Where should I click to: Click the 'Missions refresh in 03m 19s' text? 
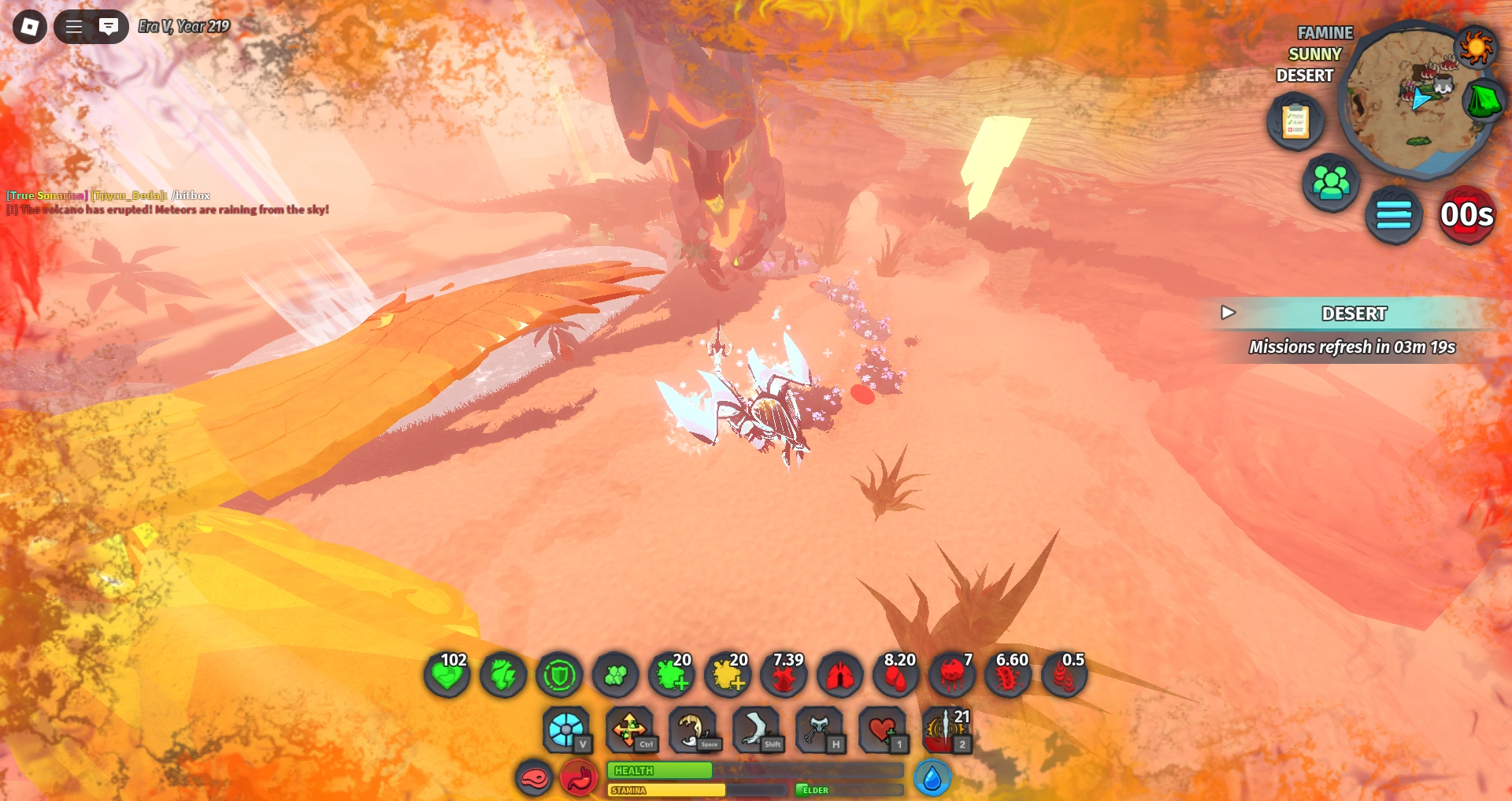(x=1353, y=347)
